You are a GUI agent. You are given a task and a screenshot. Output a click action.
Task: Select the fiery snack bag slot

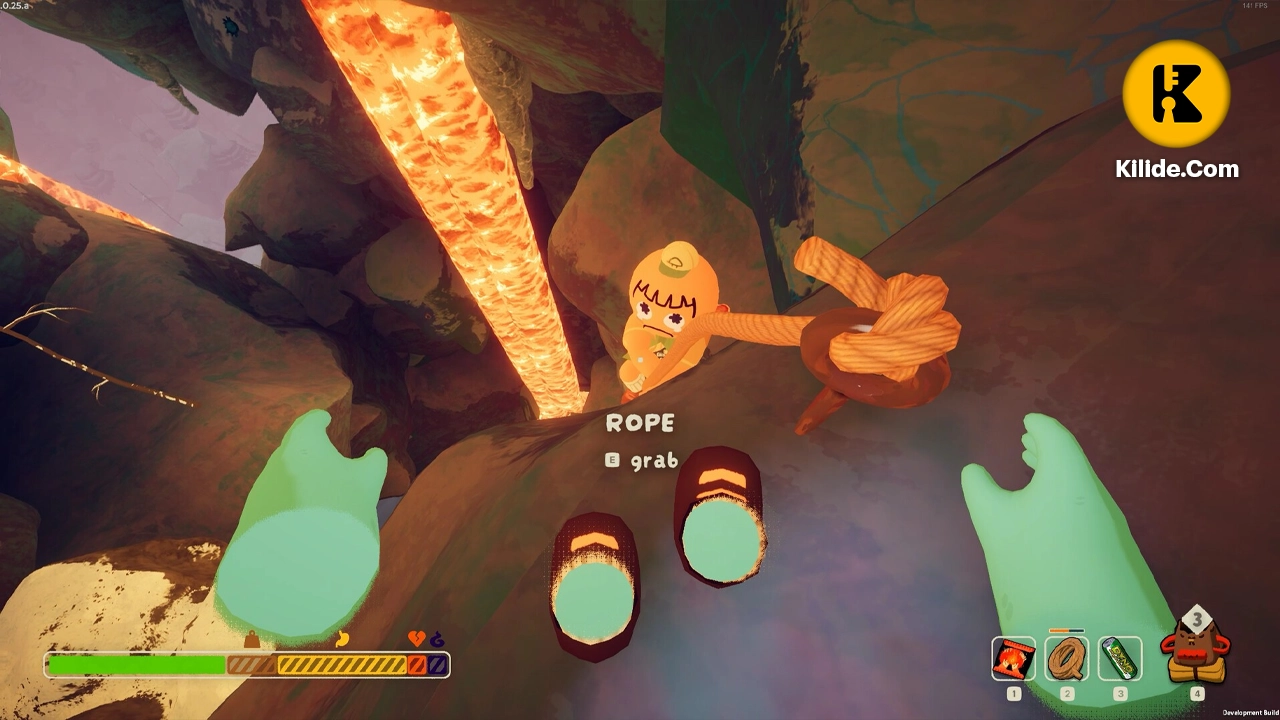click(1013, 658)
